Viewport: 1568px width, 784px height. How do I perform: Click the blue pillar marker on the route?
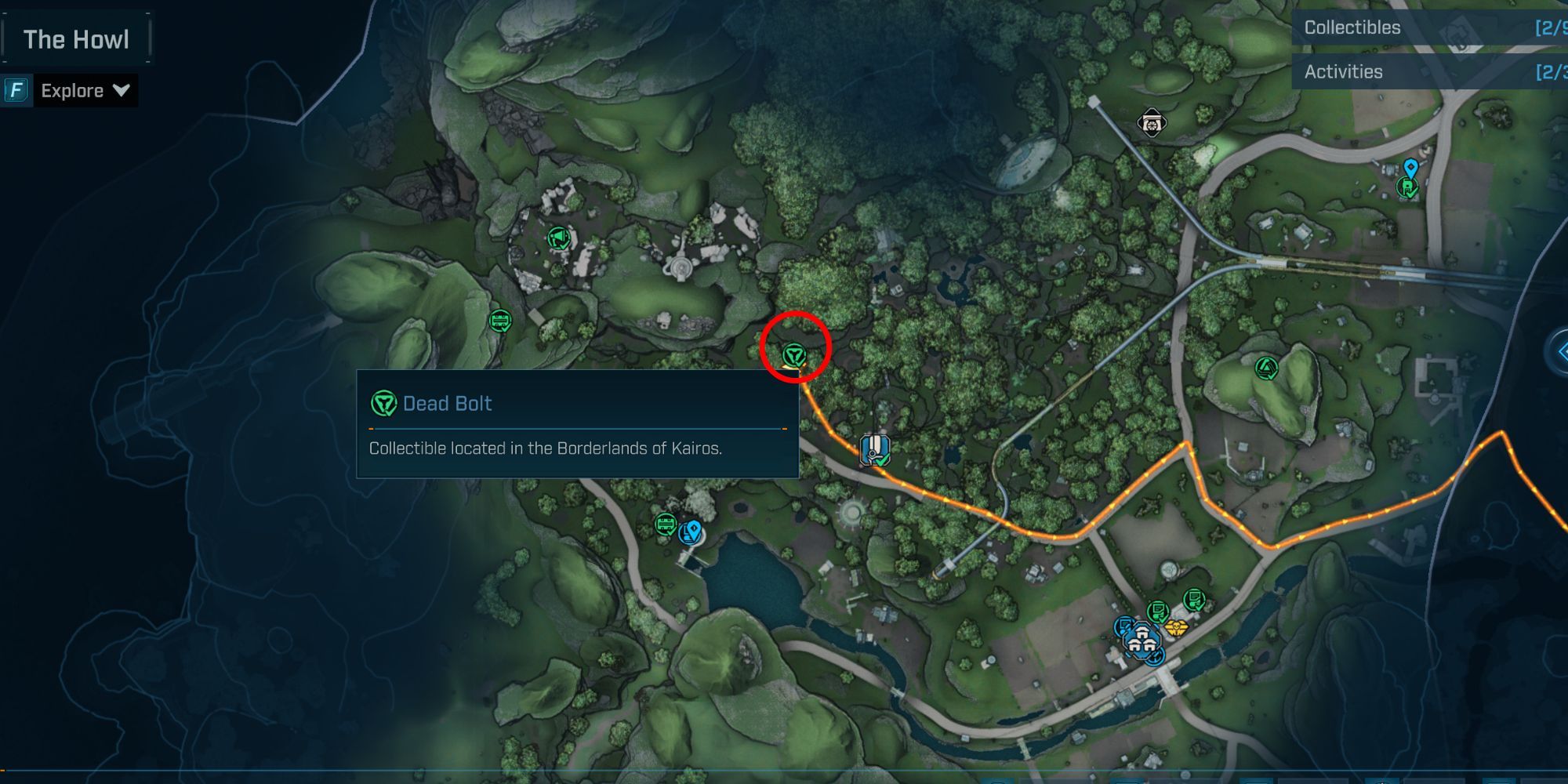point(875,450)
